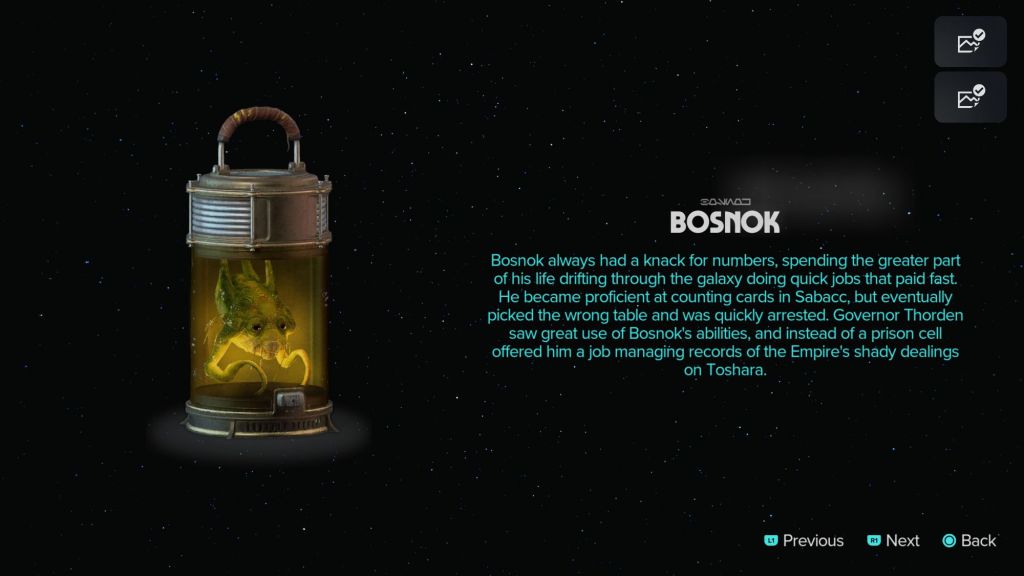Viewport: 1024px width, 576px height.
Task: Select Back to leave the Bosnok page
Action: 969,540
